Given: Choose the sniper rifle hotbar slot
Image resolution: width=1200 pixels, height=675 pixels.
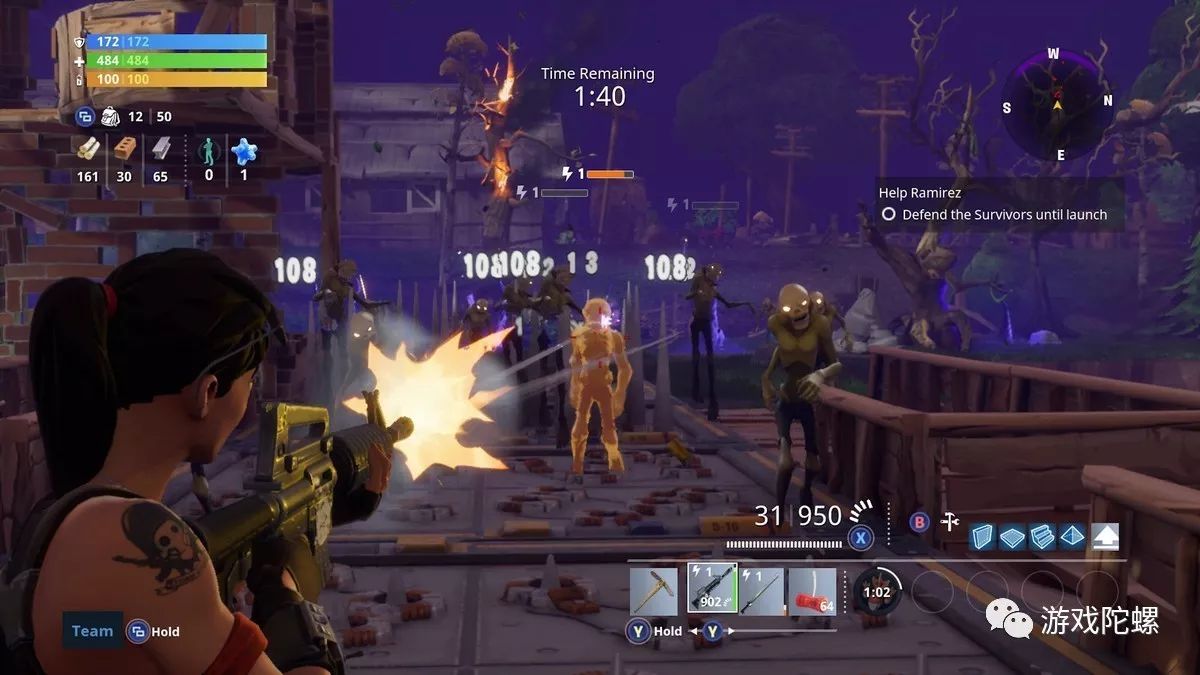Looking at the screenshot, I should [761, 591].
